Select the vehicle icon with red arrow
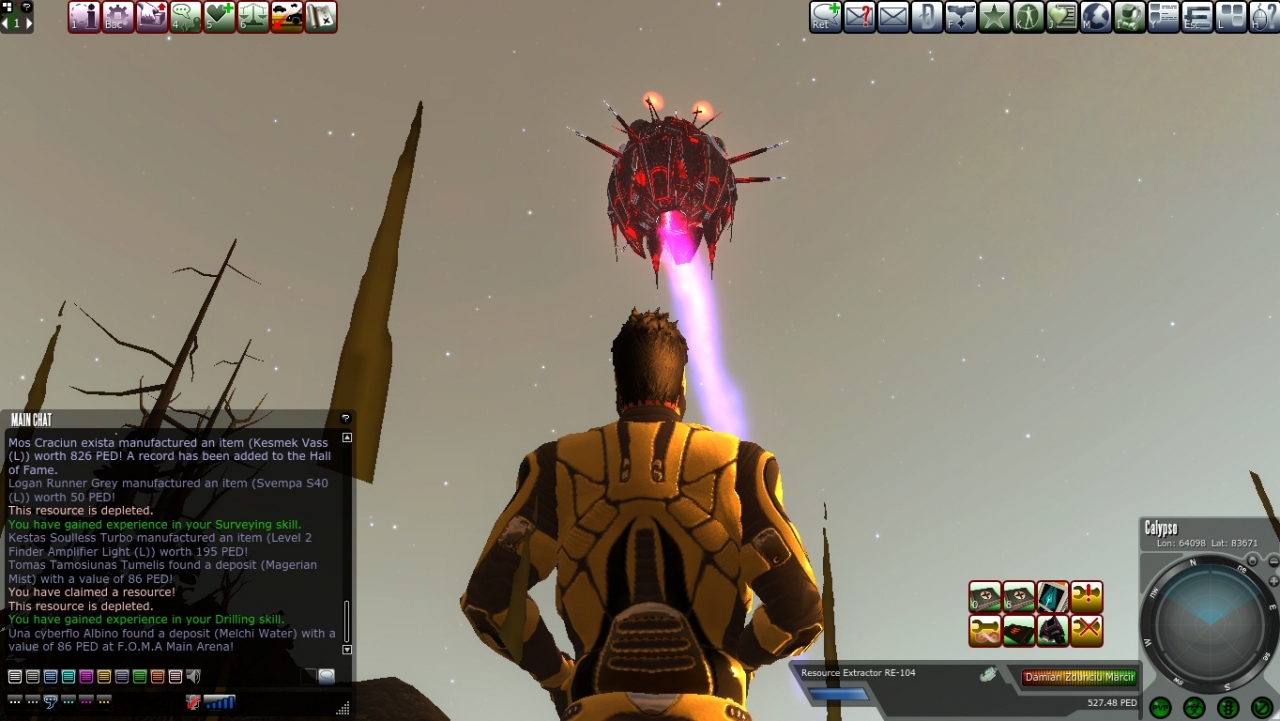 (x=287, y=17)
